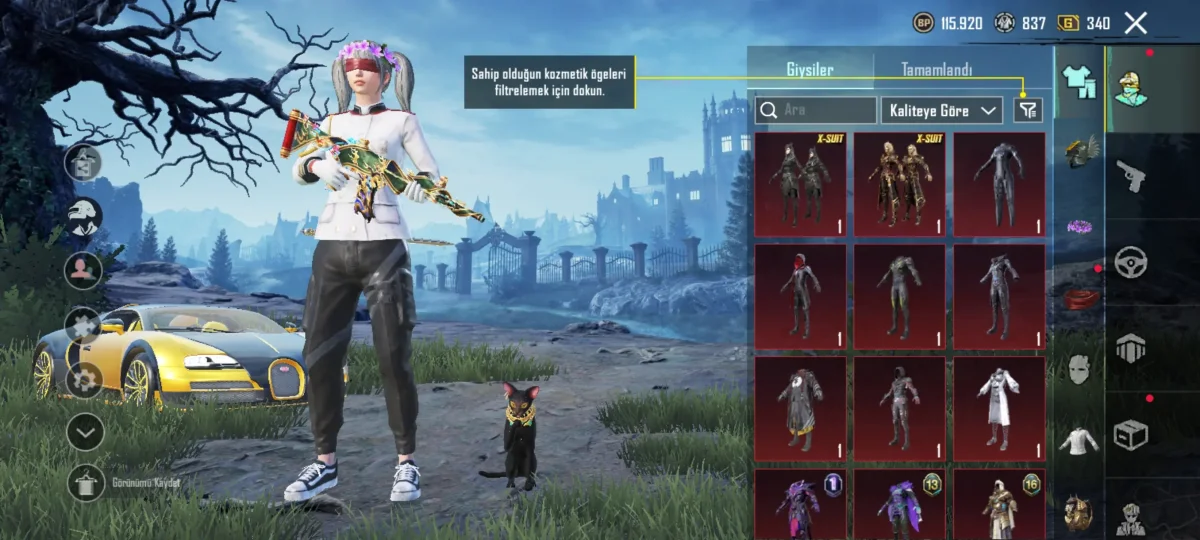Choose the red-hooded outfit tile
This screenshot has height=540, width=1200.
pyautogui.click(x=800, y=296)
